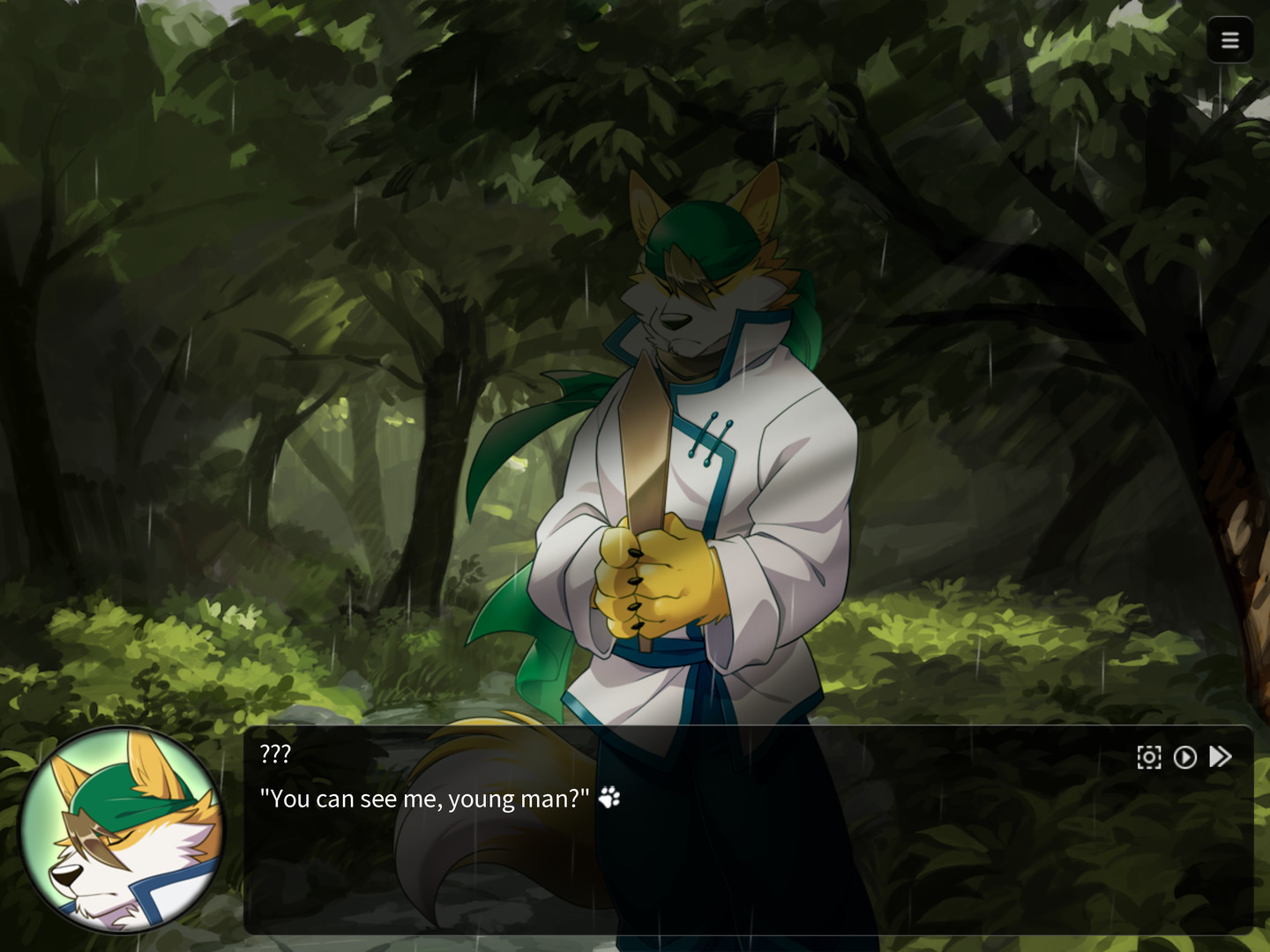Image resolution: width=1270 pixels, height=952 pixels.
Task: Click the quoted dialogue line to continue
Action: point(423,798)
